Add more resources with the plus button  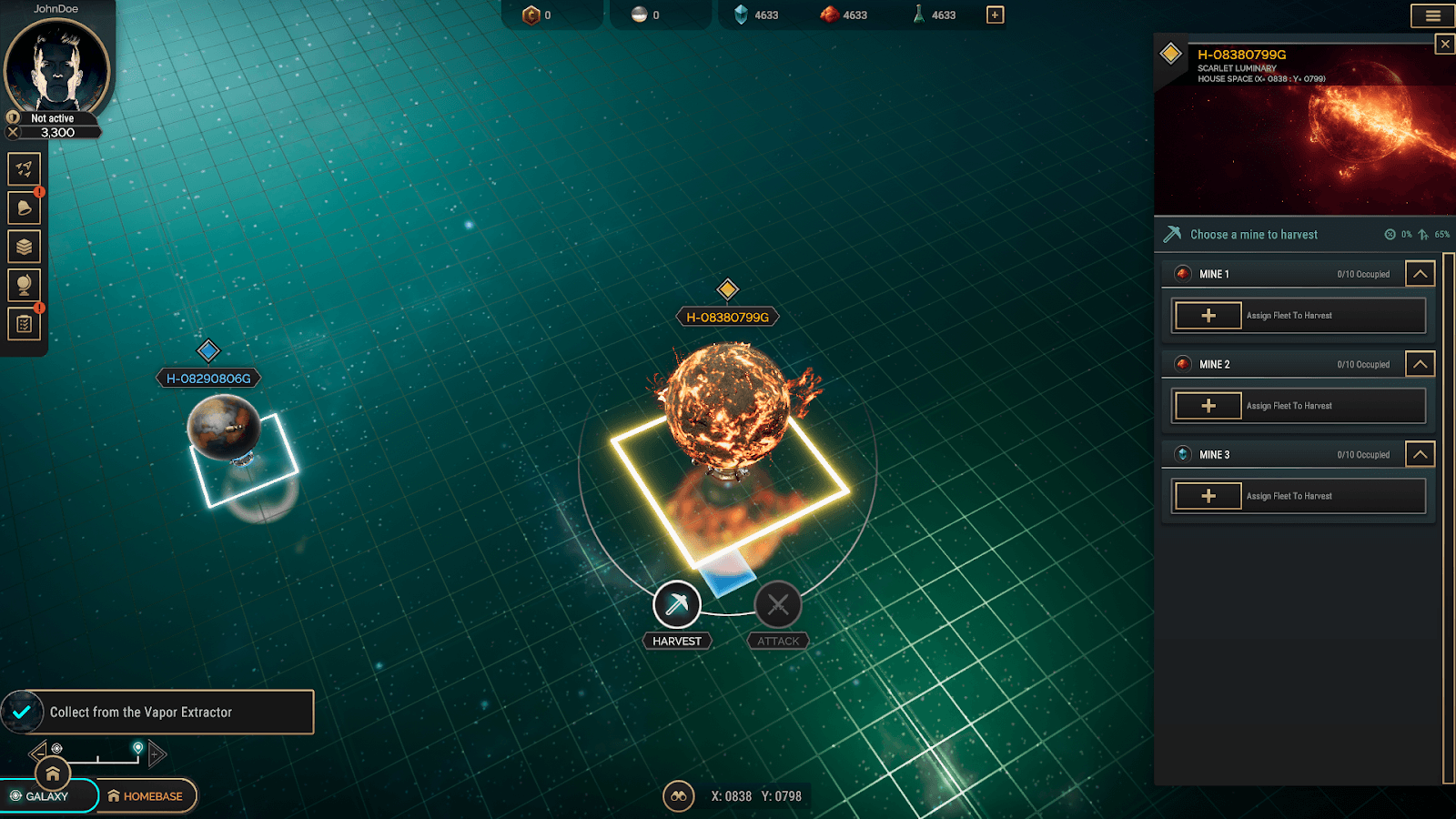coord(995,15)
